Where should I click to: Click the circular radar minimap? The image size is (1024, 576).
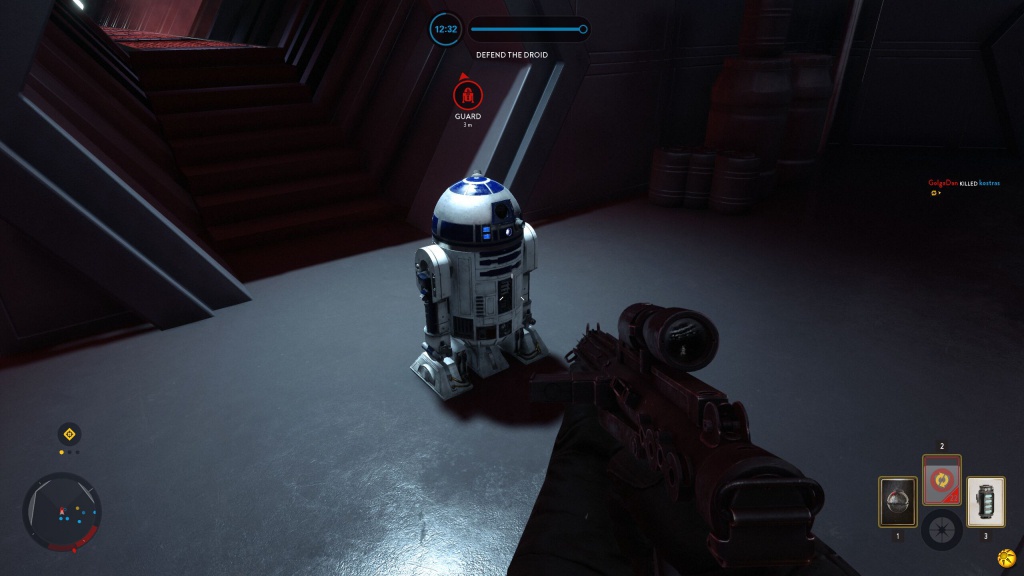click(62, 512)
